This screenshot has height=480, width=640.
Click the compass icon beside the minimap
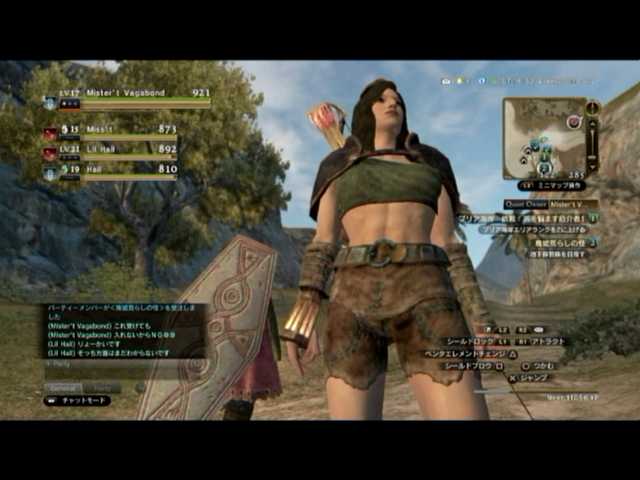click(x=593, y=106)
